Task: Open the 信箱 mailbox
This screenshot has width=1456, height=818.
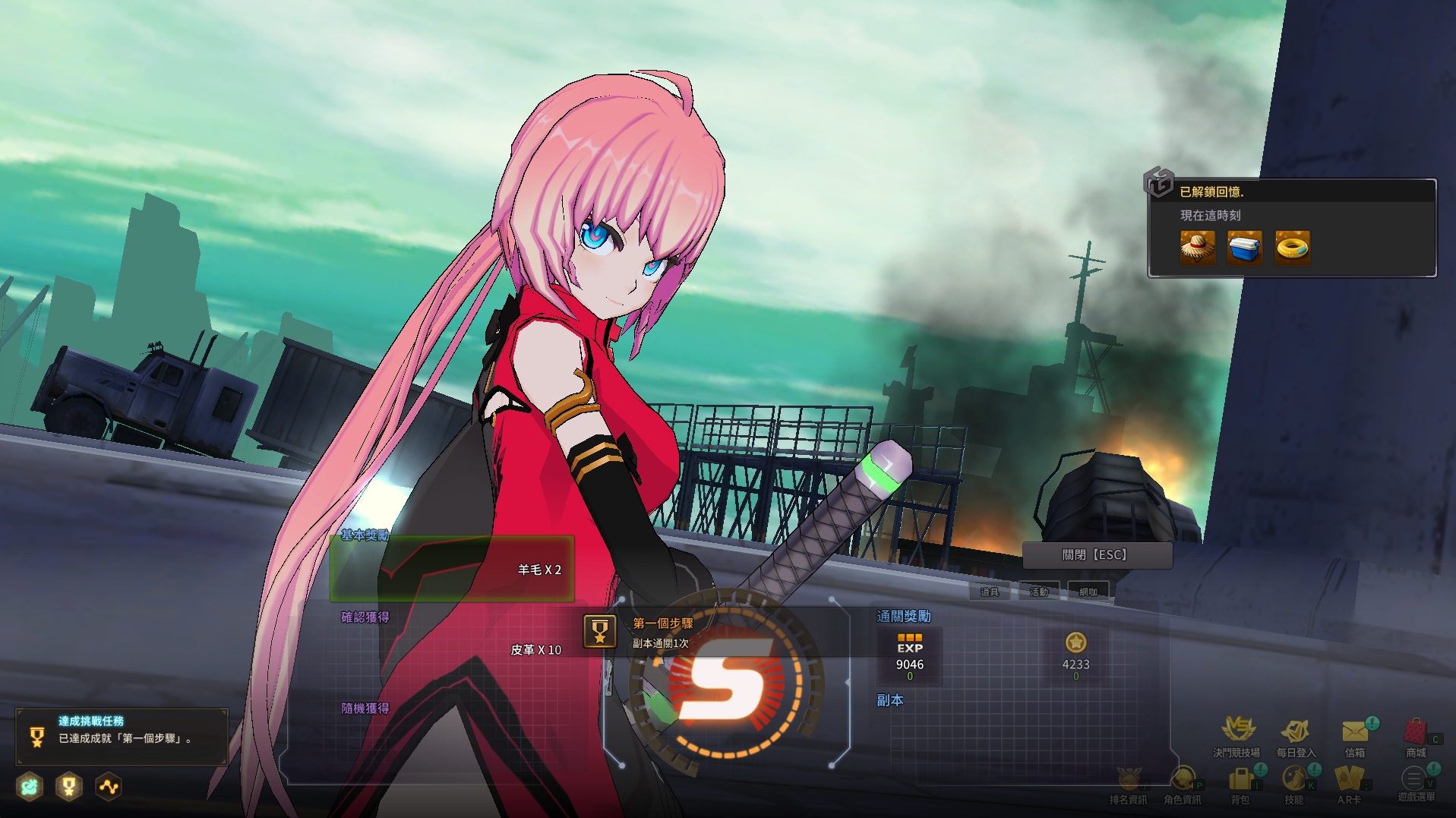Action: tap(1355, 734)
